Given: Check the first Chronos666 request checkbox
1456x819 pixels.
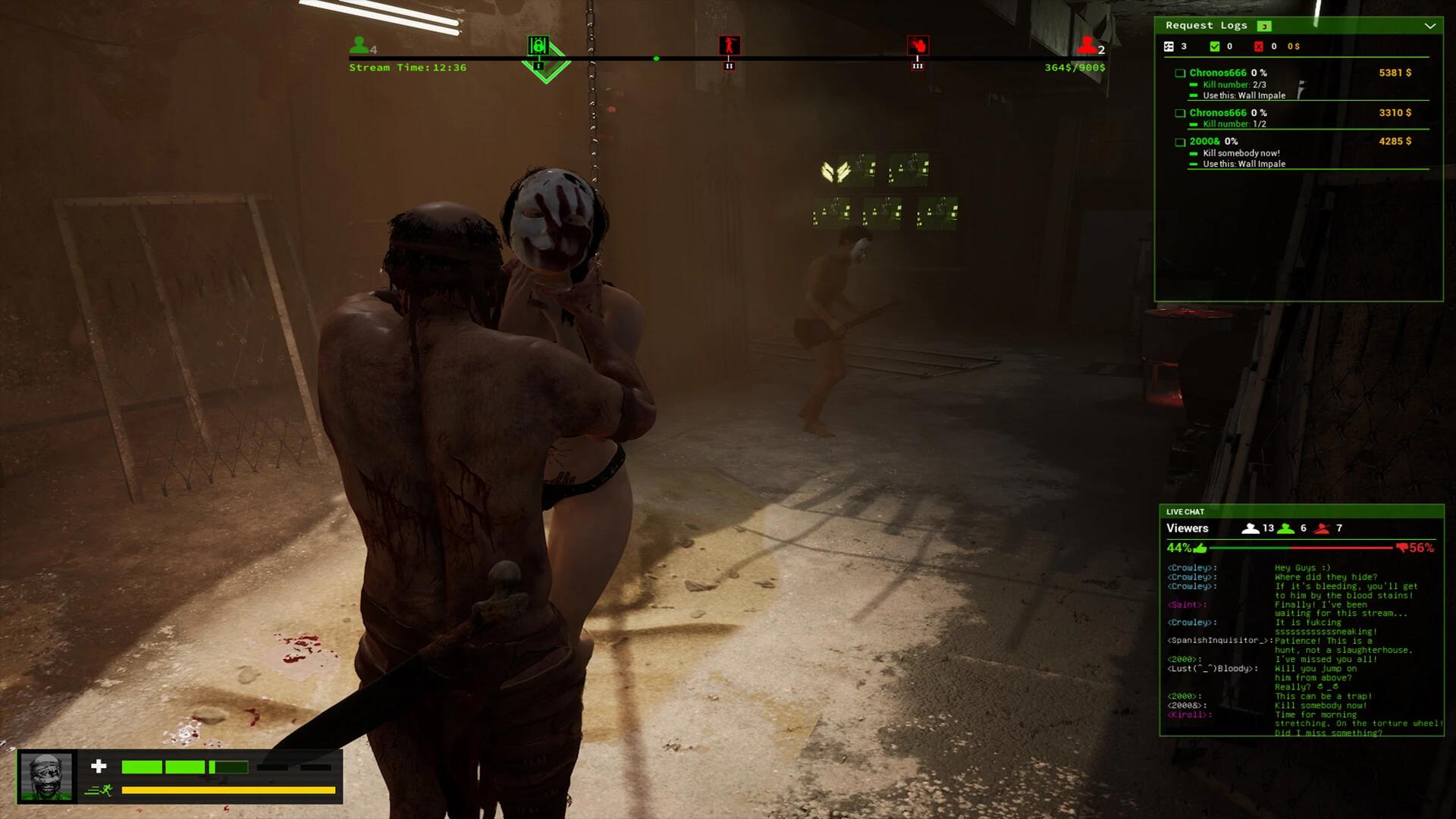Looking at the screenshot, I should pos(1179,73).
